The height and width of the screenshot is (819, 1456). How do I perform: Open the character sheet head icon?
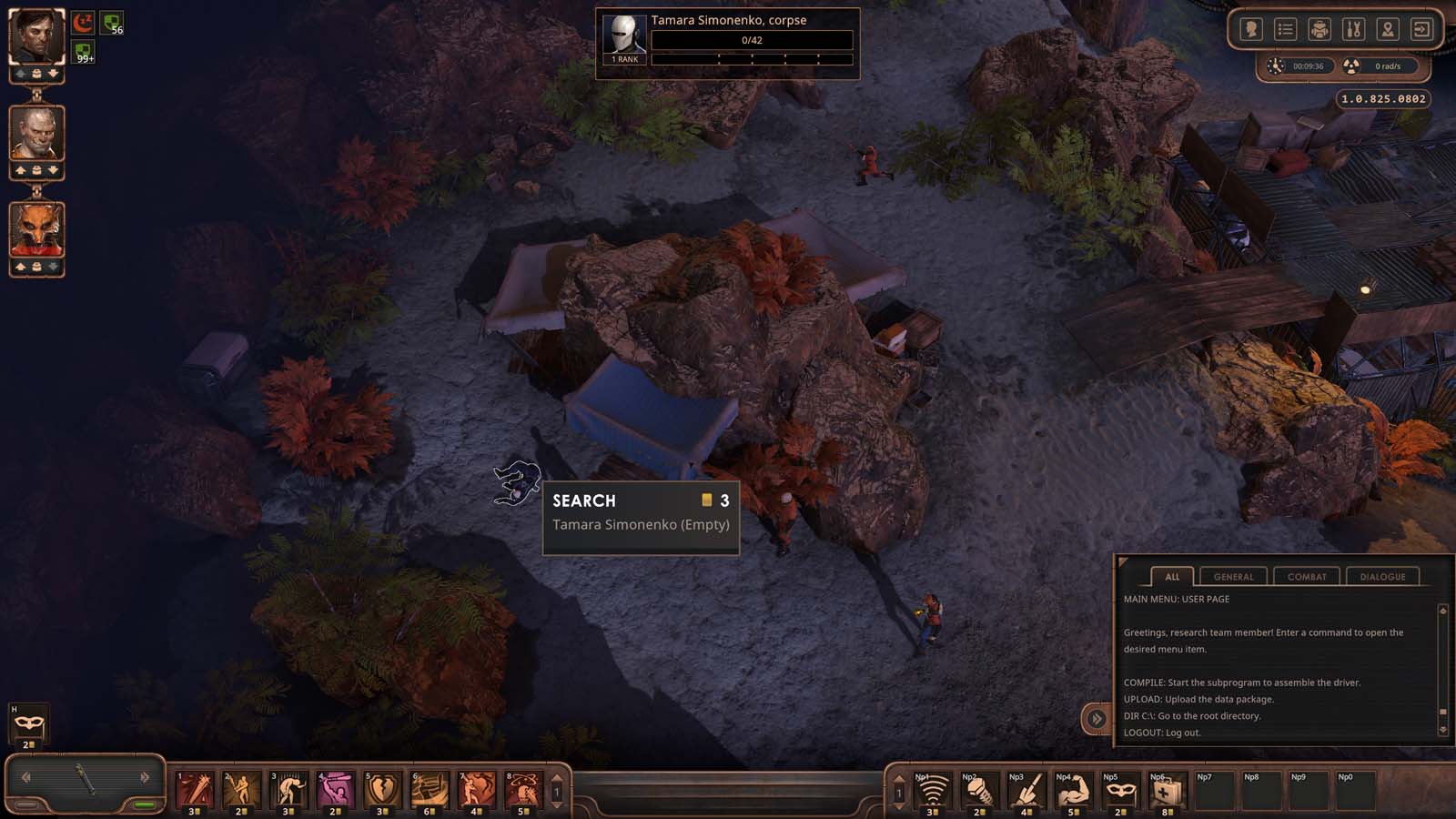coord(1251,30)
